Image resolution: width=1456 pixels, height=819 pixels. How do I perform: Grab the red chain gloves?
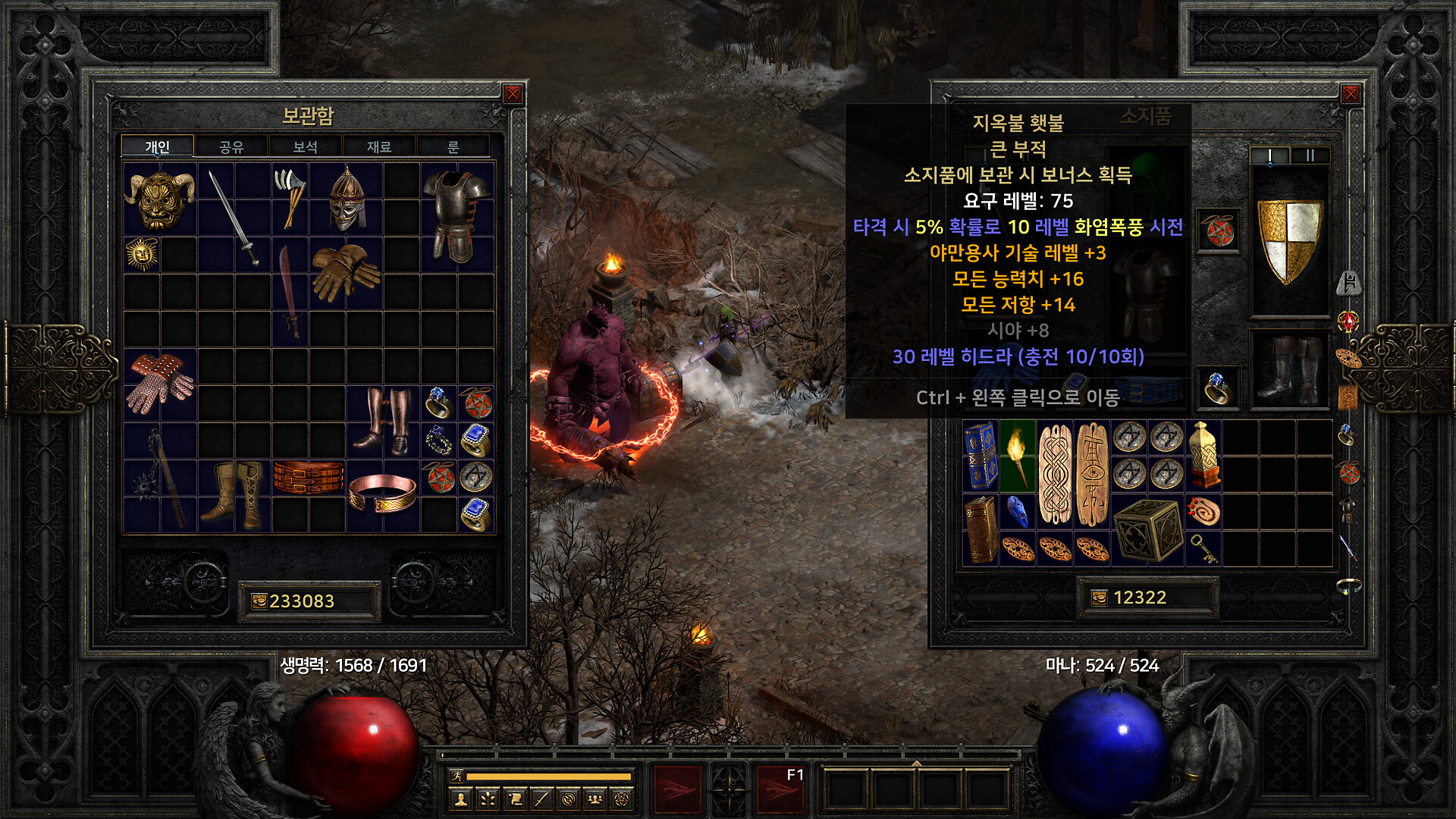(x=159, y=383)
